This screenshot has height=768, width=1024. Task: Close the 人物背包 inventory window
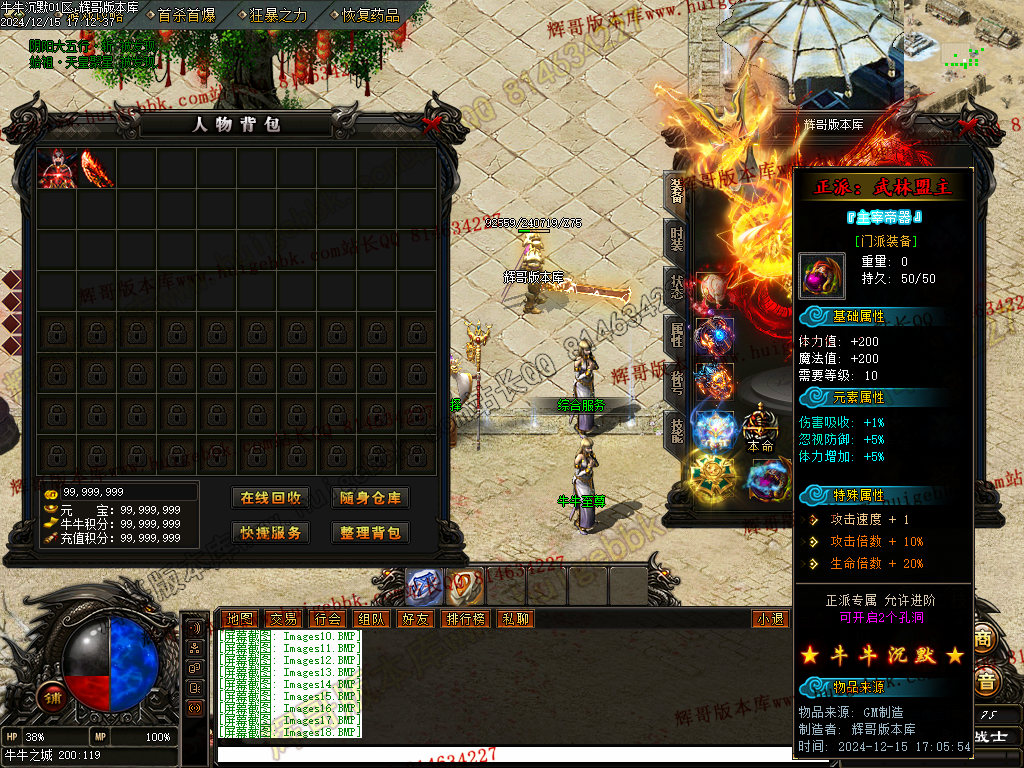click(x=431, y=125)
